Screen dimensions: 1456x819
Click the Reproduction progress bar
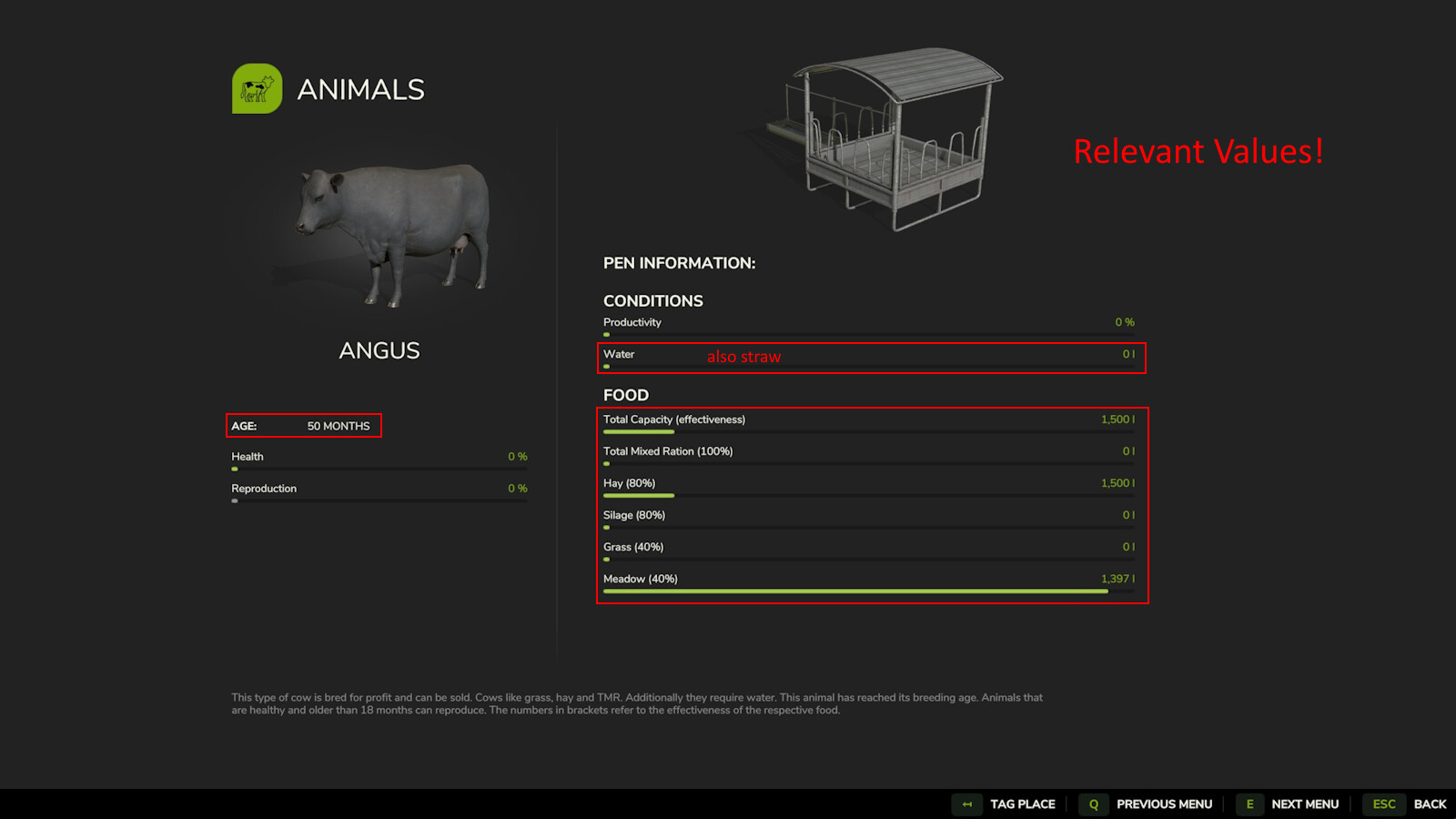pos(378,500)
